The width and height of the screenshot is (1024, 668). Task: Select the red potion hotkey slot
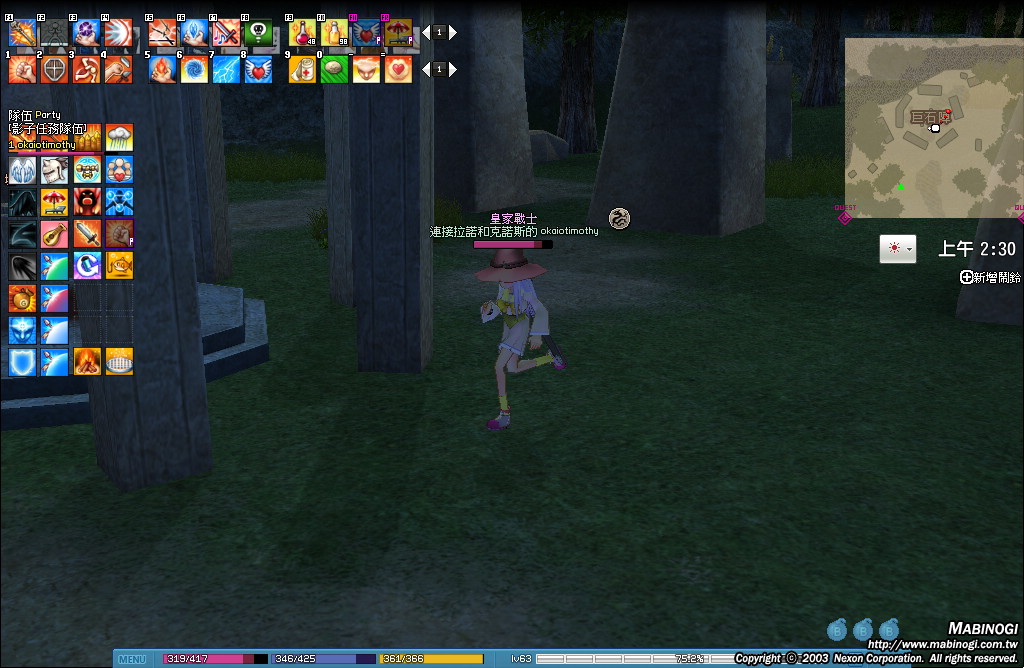[303, 33]
